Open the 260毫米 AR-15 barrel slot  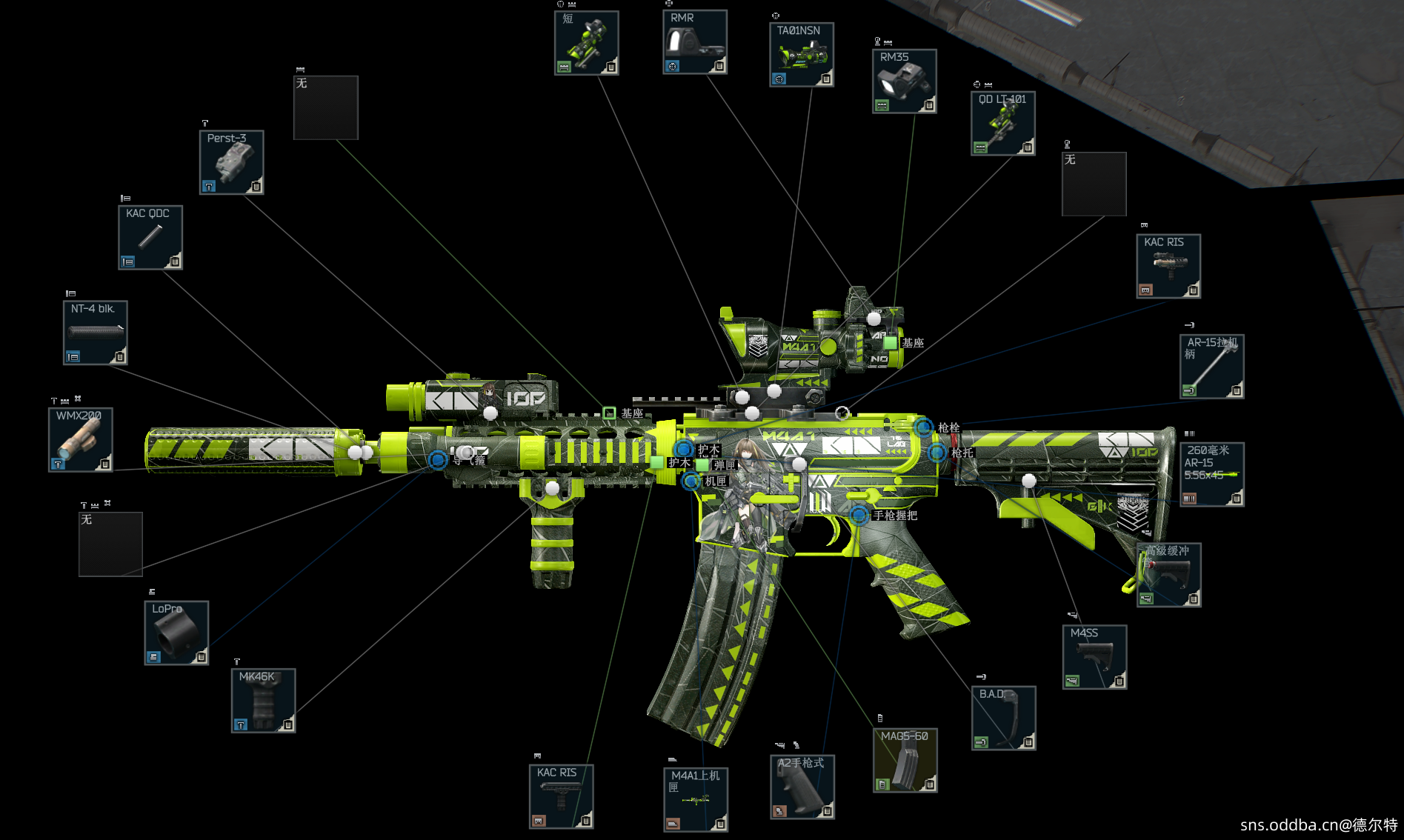pos(1211,475)
